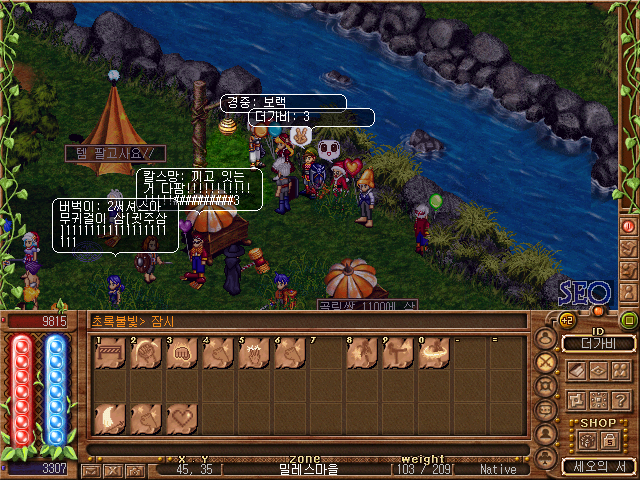Select the fist skill in slot 3

(x=179, y=357)
